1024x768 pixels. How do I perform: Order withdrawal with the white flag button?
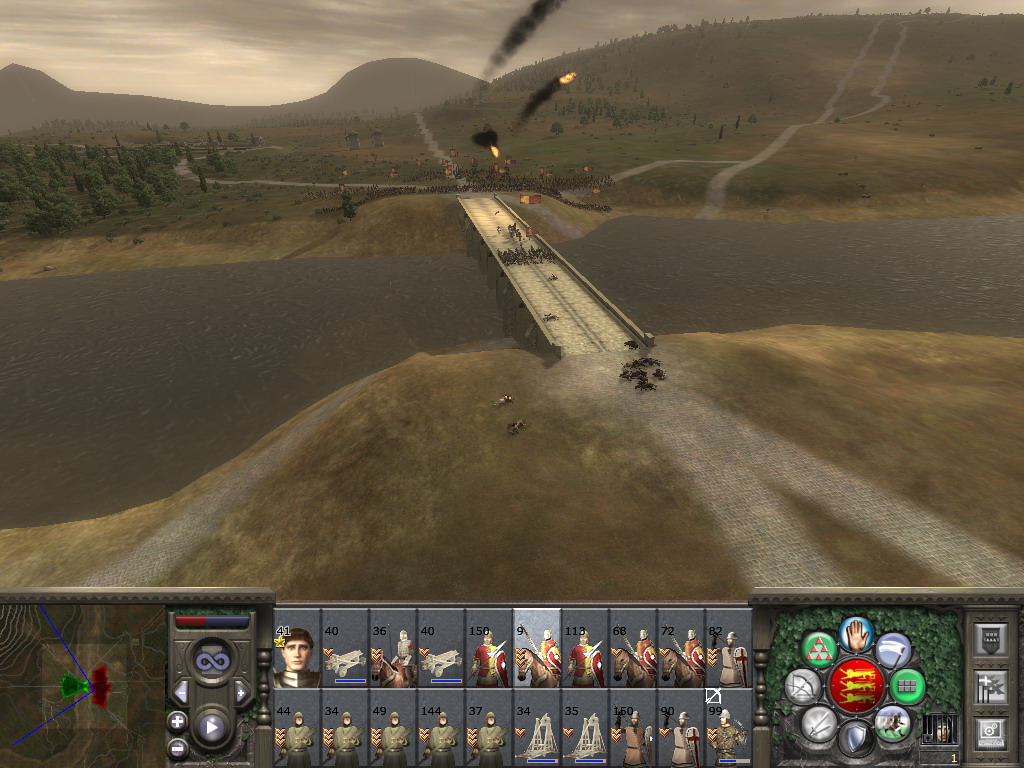(893, 651)
